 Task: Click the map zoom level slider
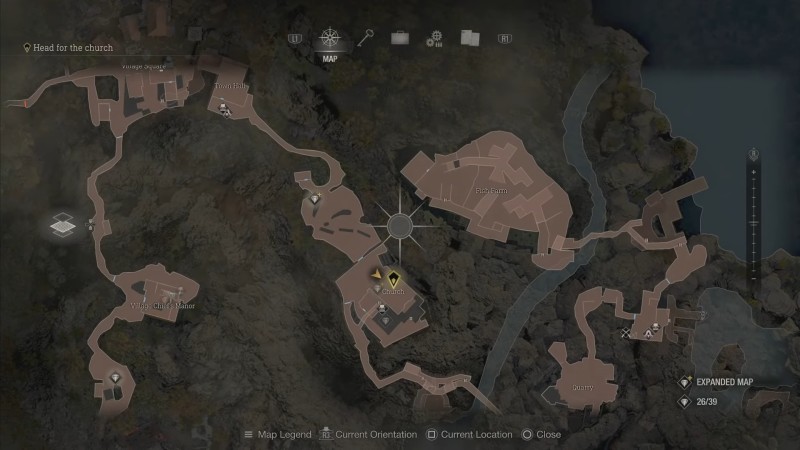754,215
